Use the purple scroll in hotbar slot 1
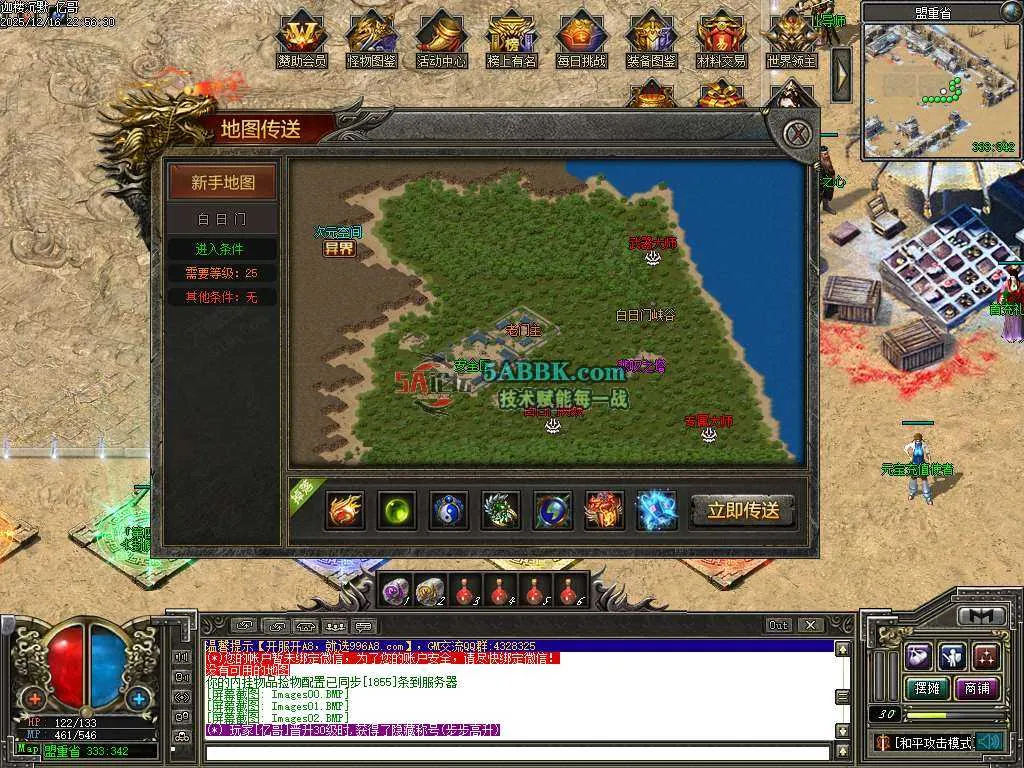This screenshot has width=1024, height=768. tap(394, 593)
